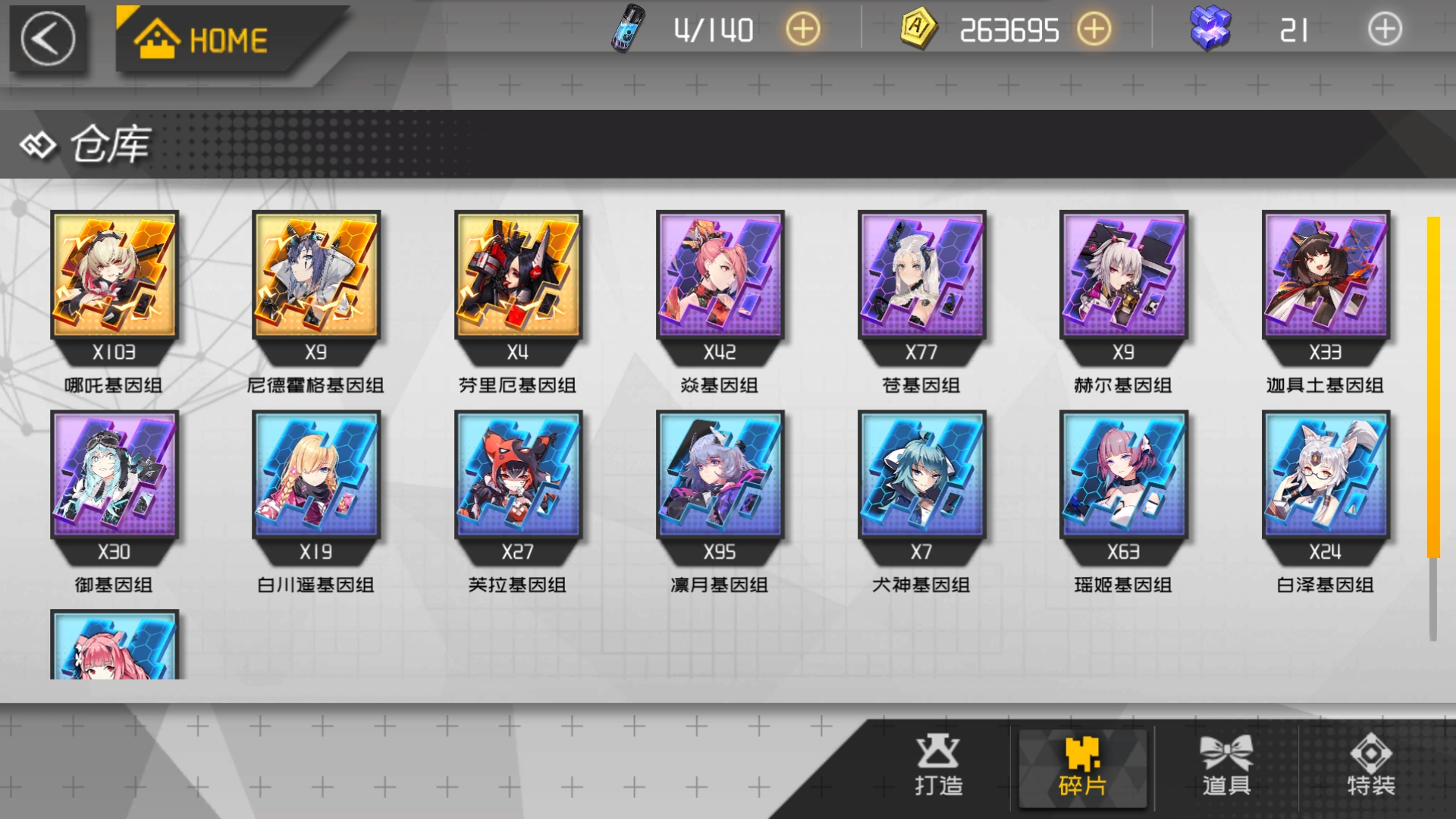Tap the plus beside the blue crystal count

click(x=1385, y=30)
